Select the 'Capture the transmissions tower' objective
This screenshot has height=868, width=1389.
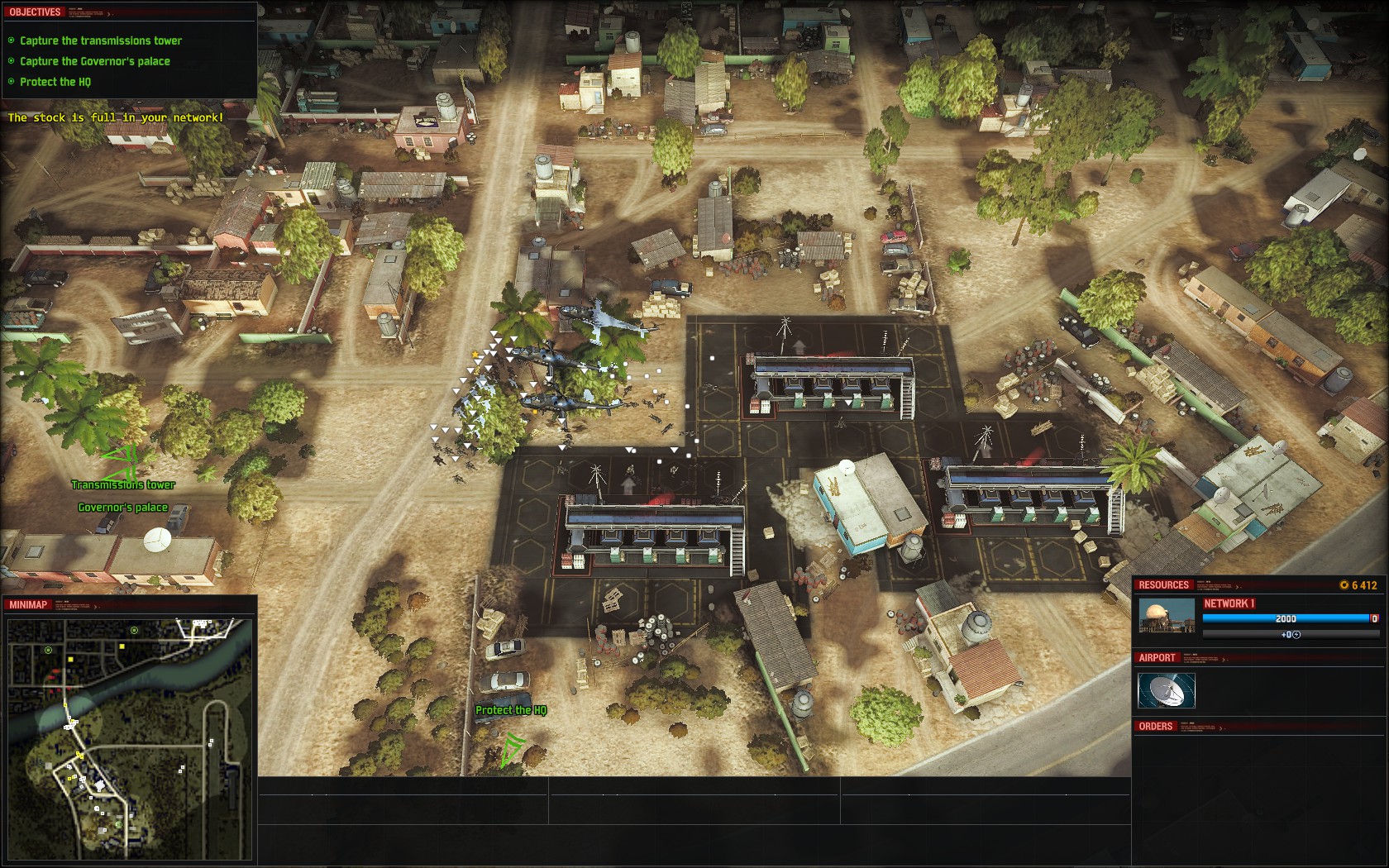coord(100,41)
